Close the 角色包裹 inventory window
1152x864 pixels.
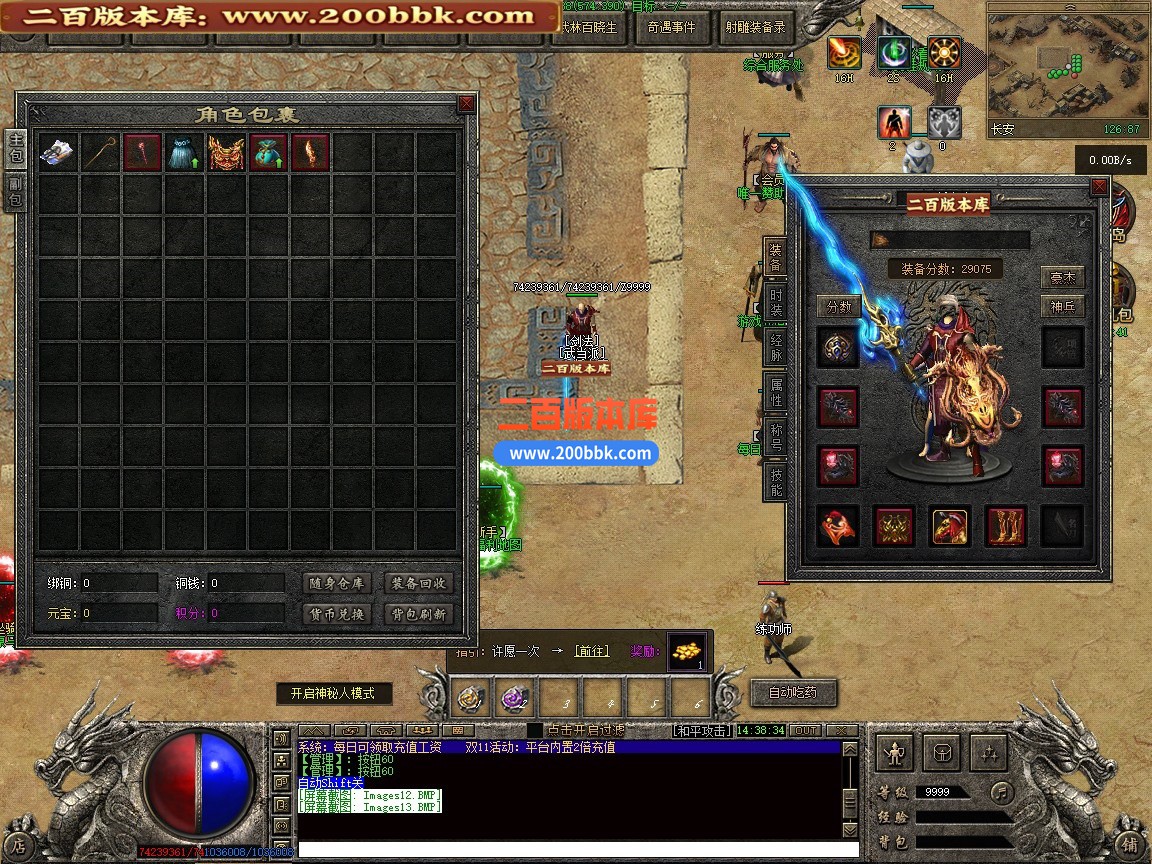point(466,104)
